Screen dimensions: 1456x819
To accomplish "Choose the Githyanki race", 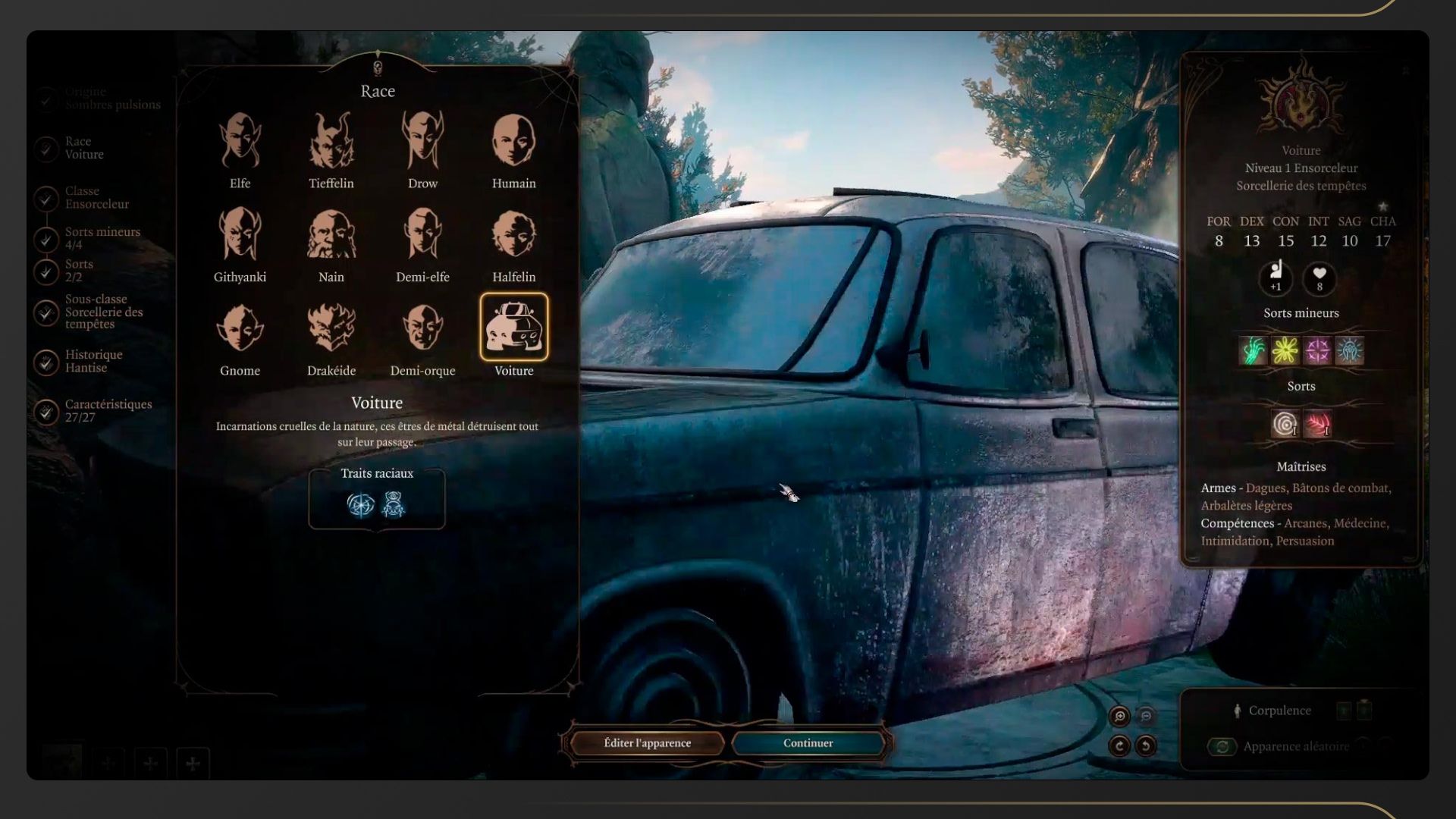I will [240, 235].
